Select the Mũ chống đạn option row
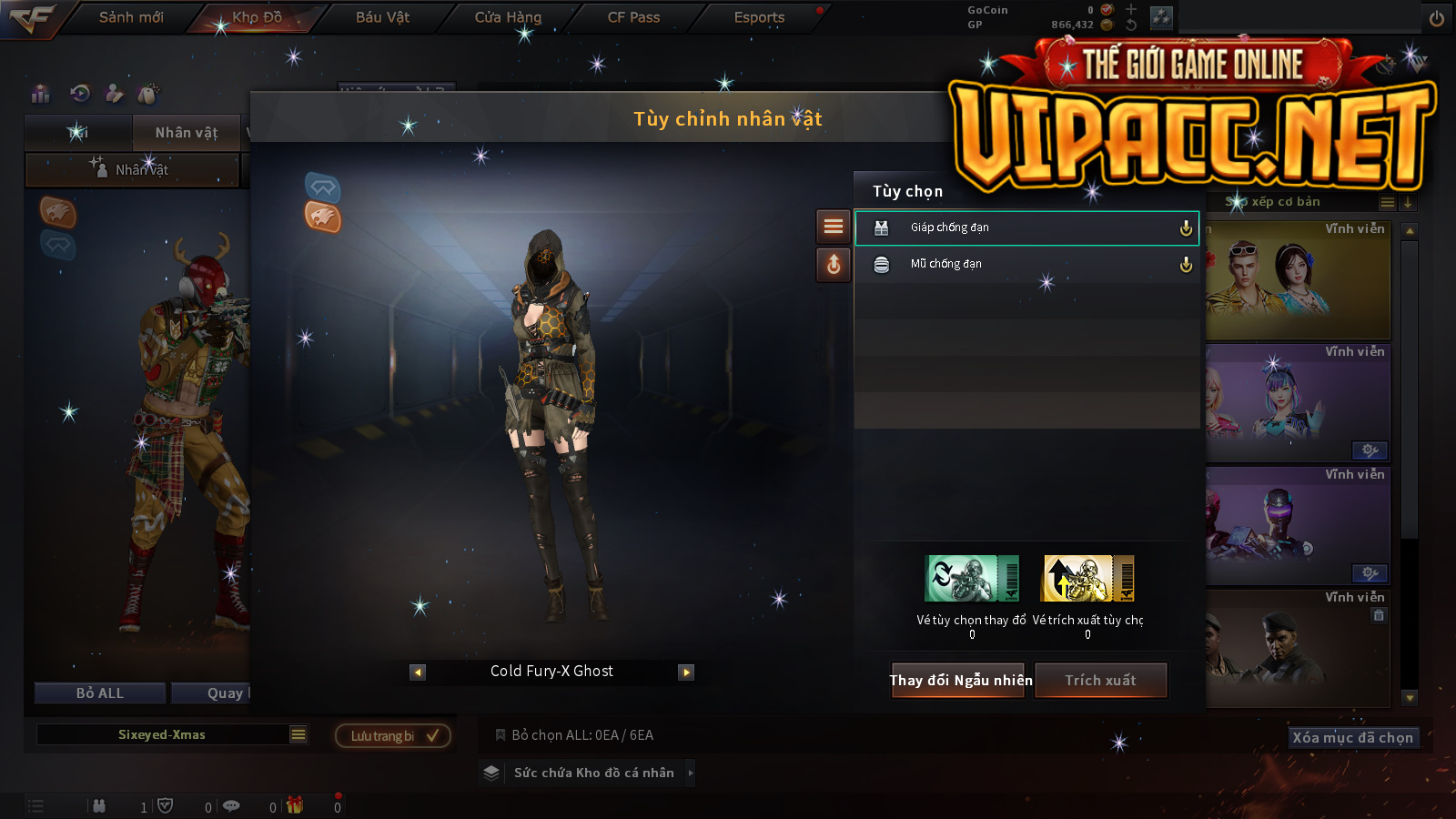The width and height of the screenshot is (1456, 819). coord(1026,264)
